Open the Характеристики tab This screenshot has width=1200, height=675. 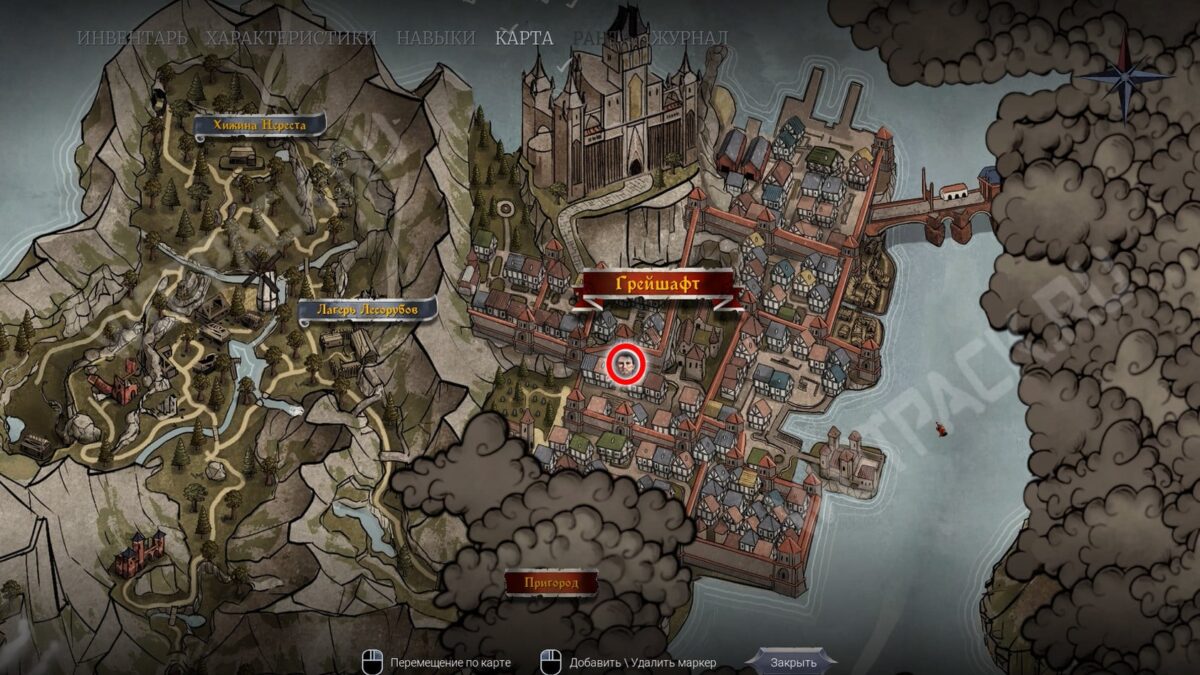click(290, 38)
